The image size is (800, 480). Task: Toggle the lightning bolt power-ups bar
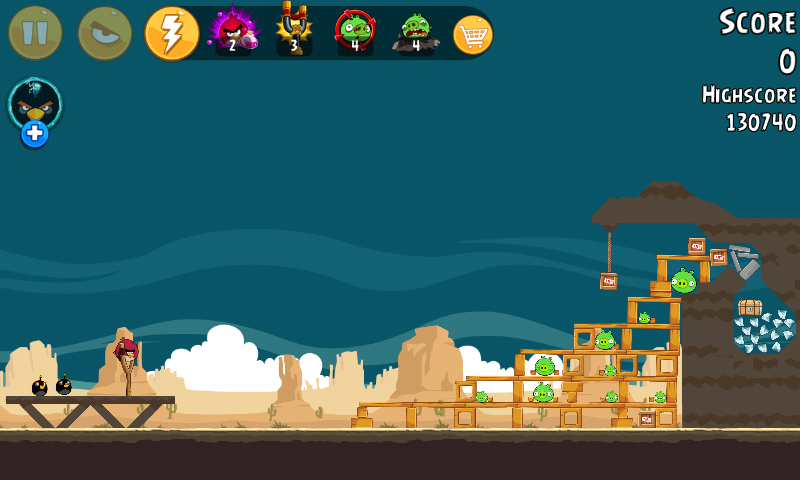(171, 33)
